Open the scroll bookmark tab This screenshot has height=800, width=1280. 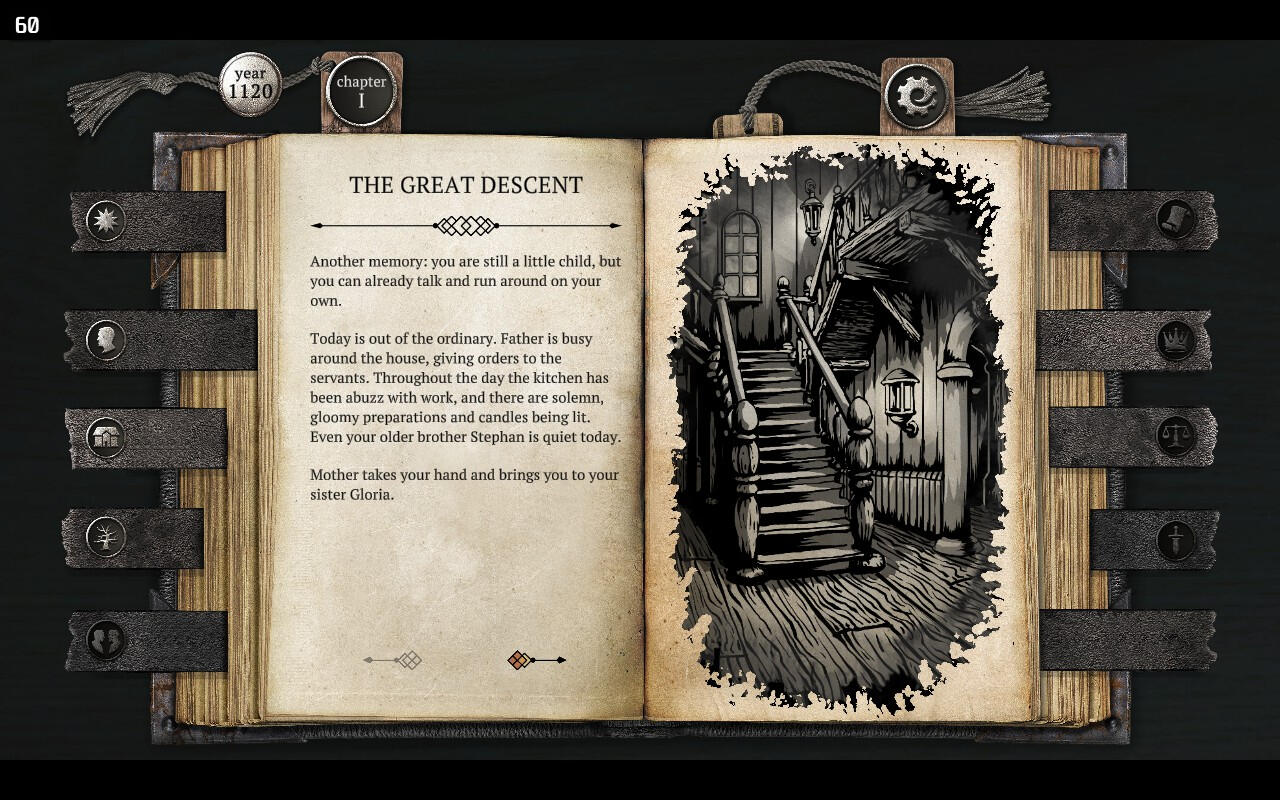pyautogui.click(x=1176, y=220)
